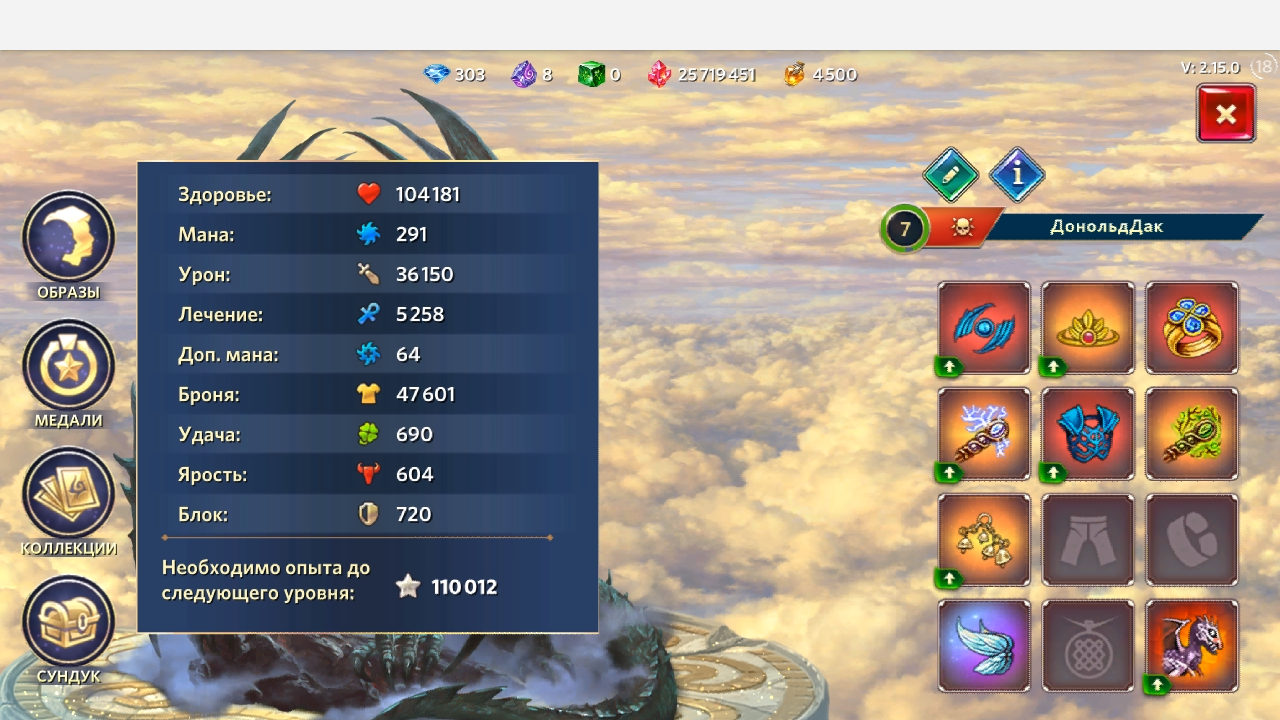The height and width of the screenshot is (720, 1280).
Task: Select the dragon pet slot
Action: click(x=1192, y=646)
